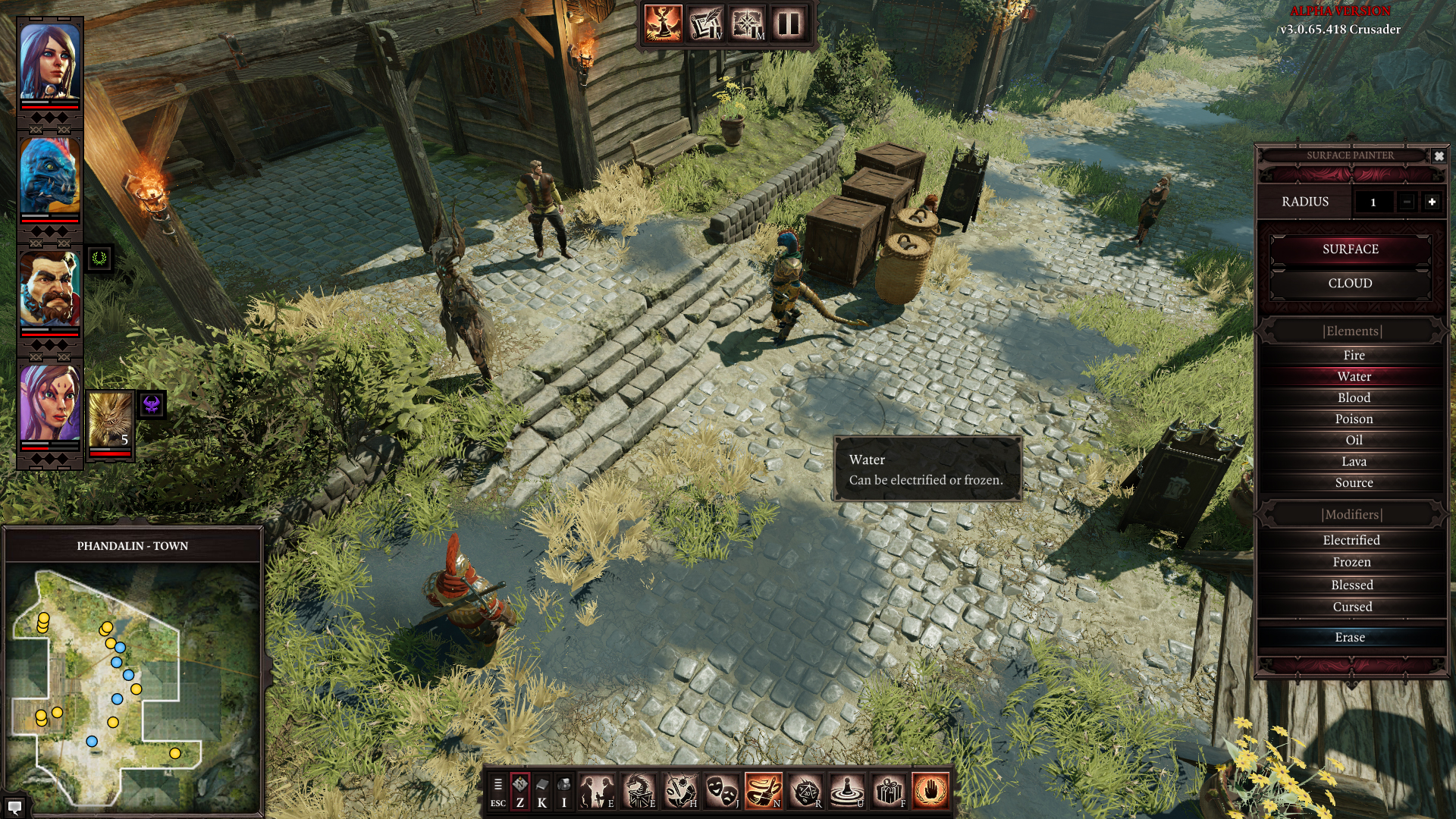Open the compass map mode icon
This screenshot has width=1456, height=819.
pyautogui.click(x=747, y=24)
